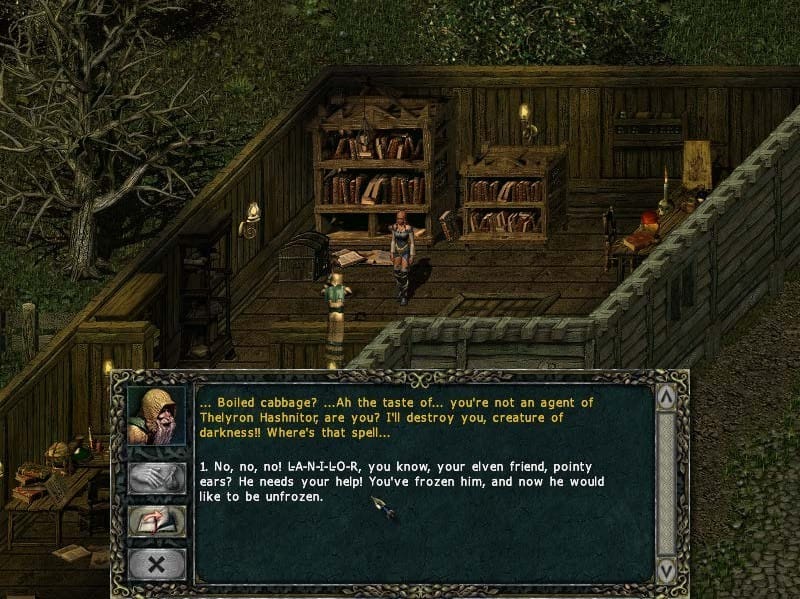800x599 pixels.
Task: Close the dialogue with the X button
Action: pyautogui.click(x=156, y=564)
